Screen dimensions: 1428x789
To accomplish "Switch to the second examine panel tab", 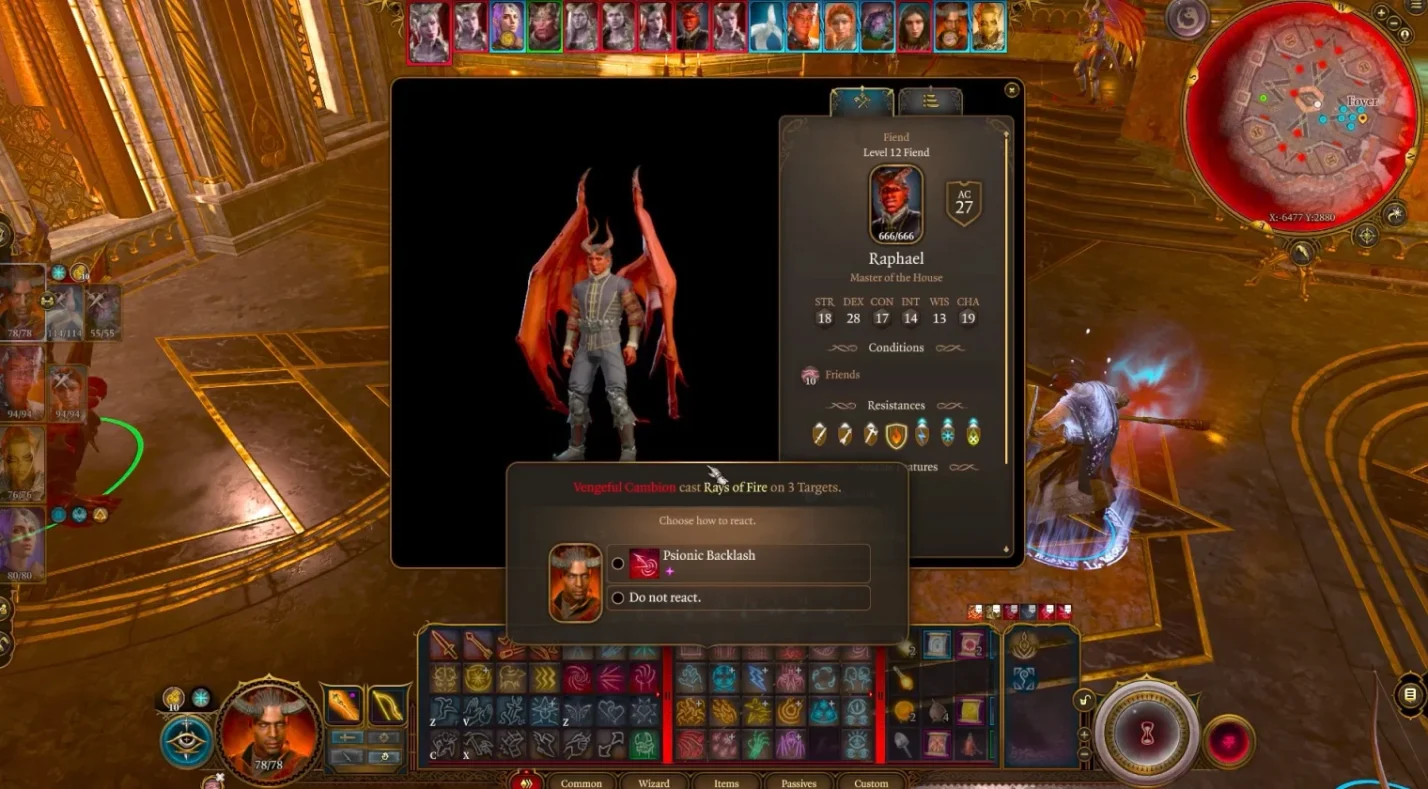I will (930, 101).
